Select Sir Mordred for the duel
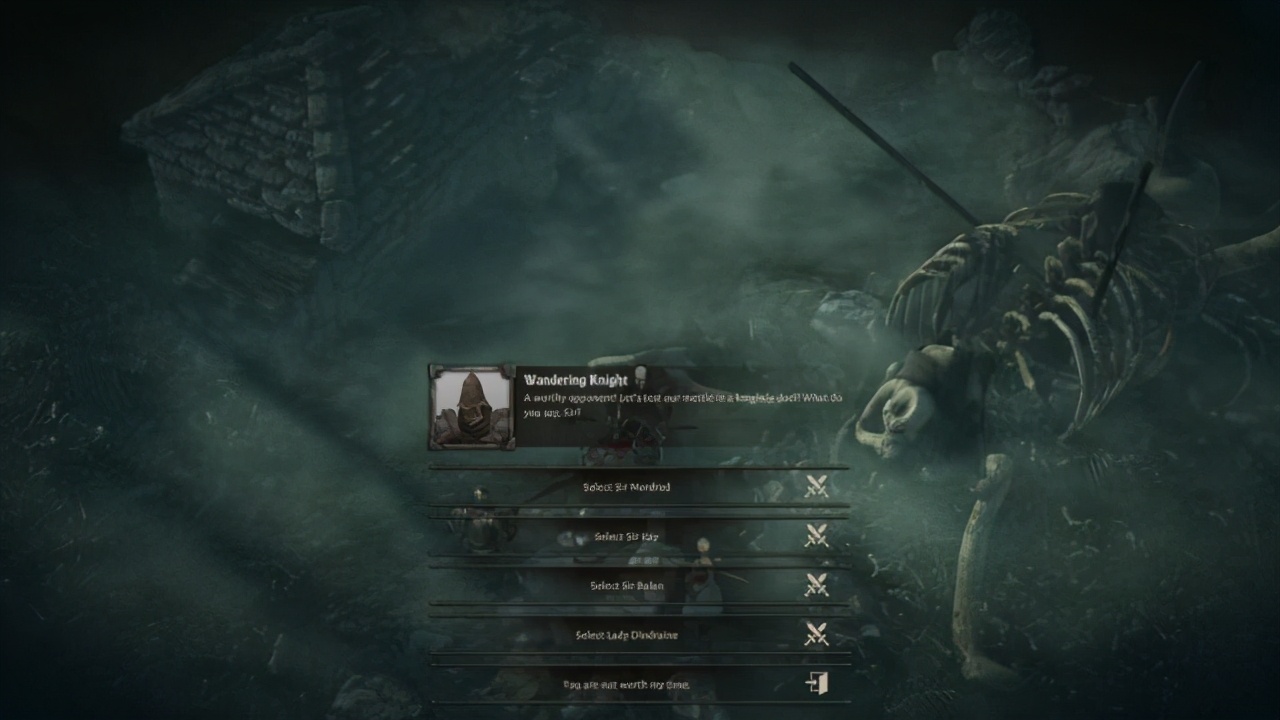Image resolution: width=1280 pixels, height=720 pixels. click(x=627, y=487)
